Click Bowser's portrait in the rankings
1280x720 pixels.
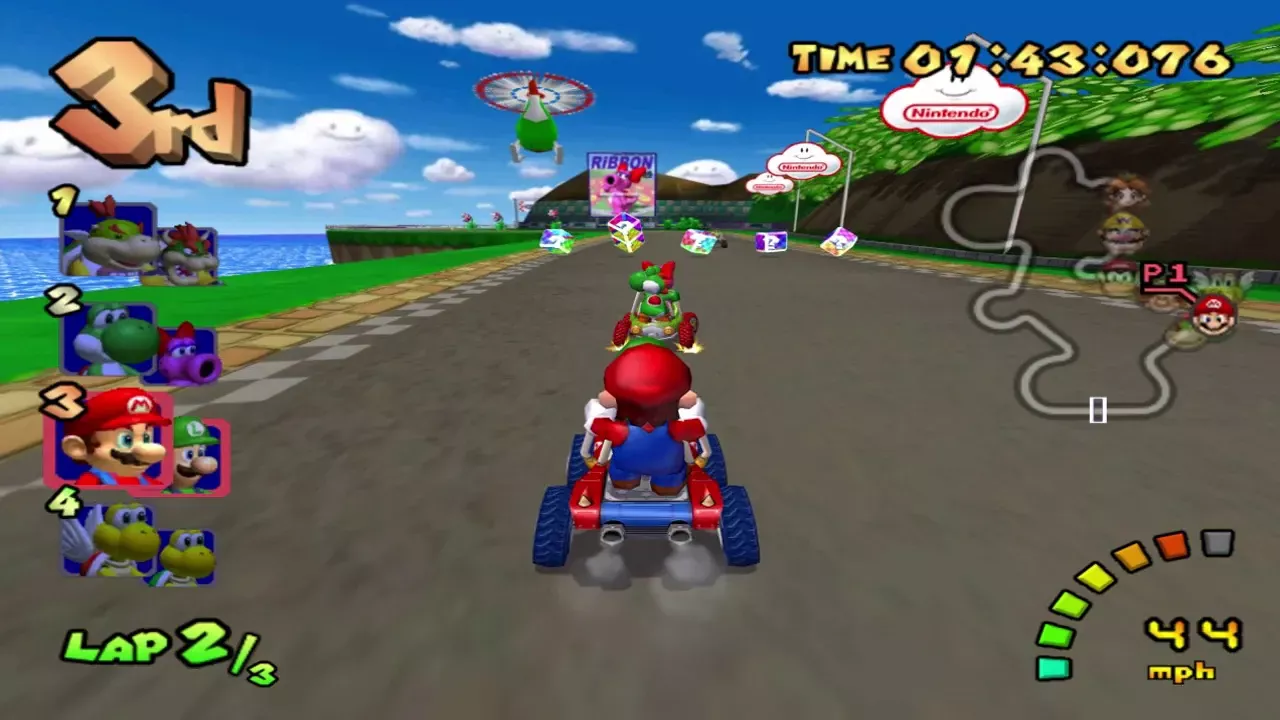pyautogui.click(x=188, y=257)
